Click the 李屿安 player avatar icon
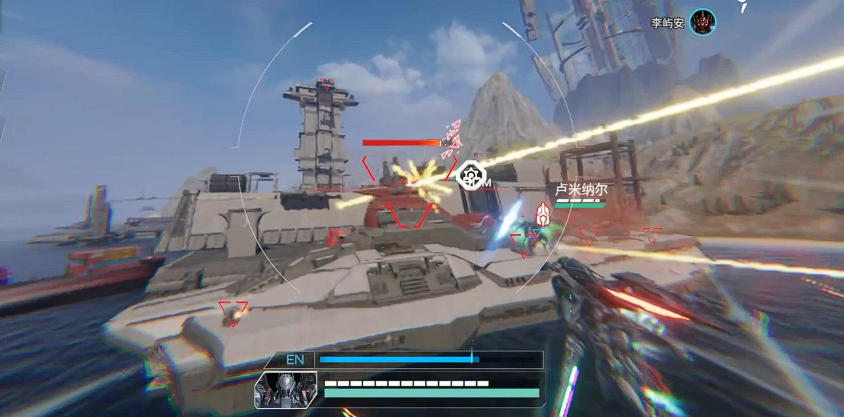The height and width of the screenshot is (417, 844). 703,21
